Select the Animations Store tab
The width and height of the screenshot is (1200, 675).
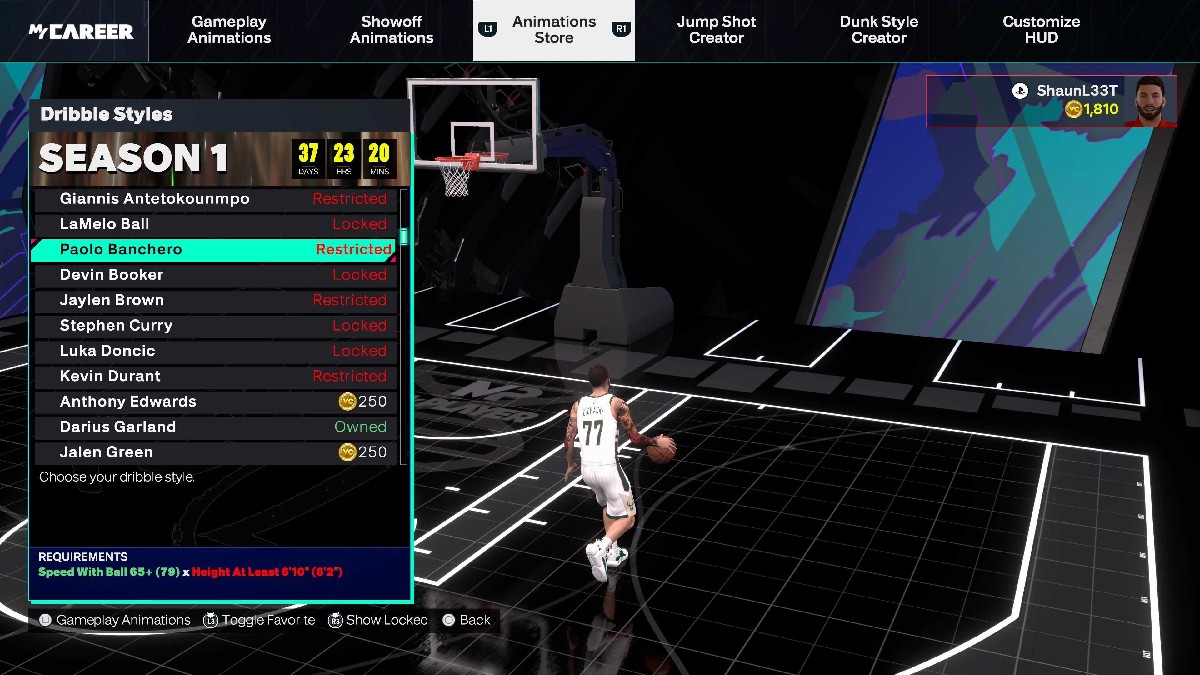coord(553,30)
